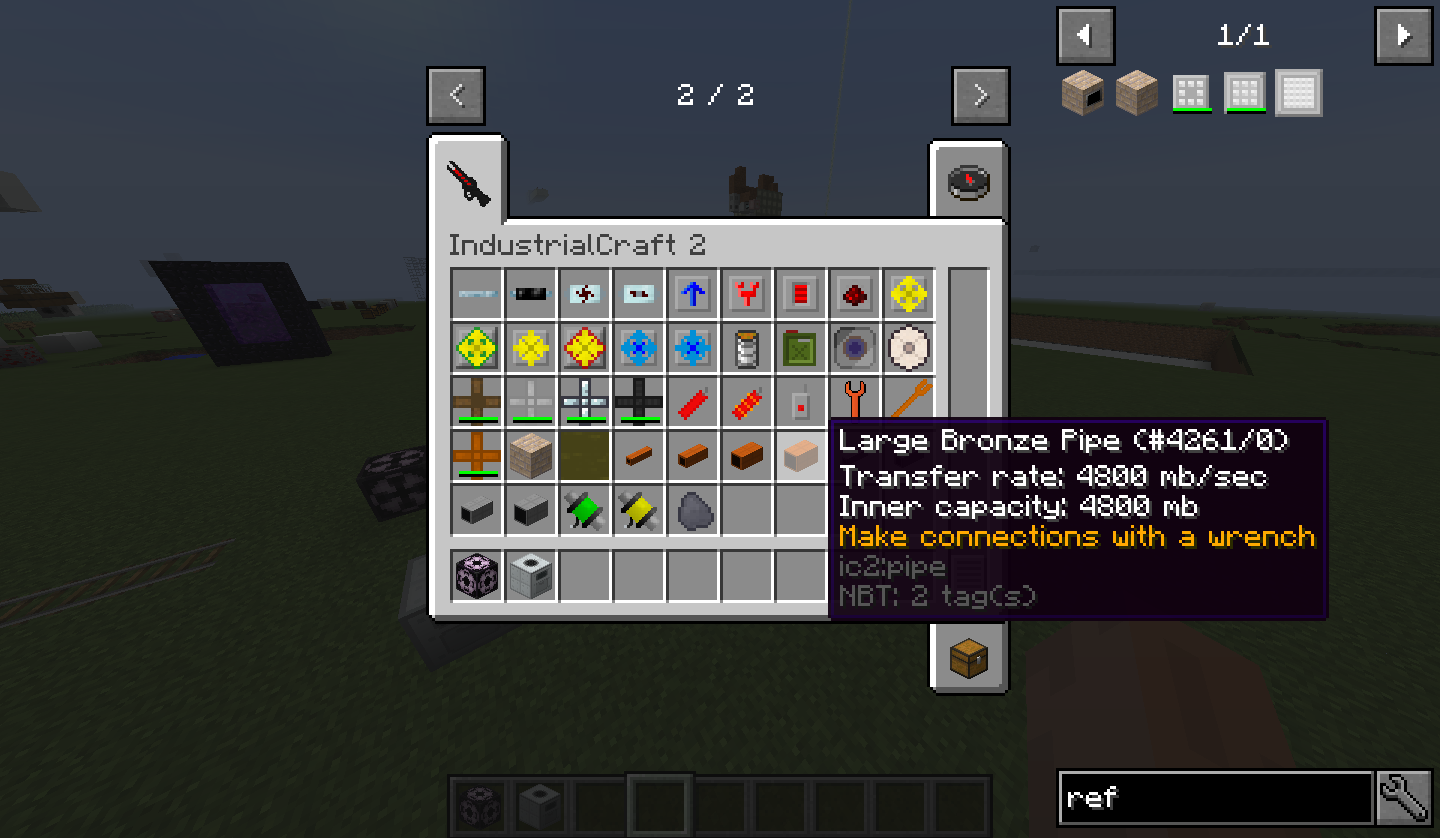This screenshot has width=1440, height=838.
Task: Open the chest survival inventory tab
Action: pyautogui.click(x=968, y=658)
